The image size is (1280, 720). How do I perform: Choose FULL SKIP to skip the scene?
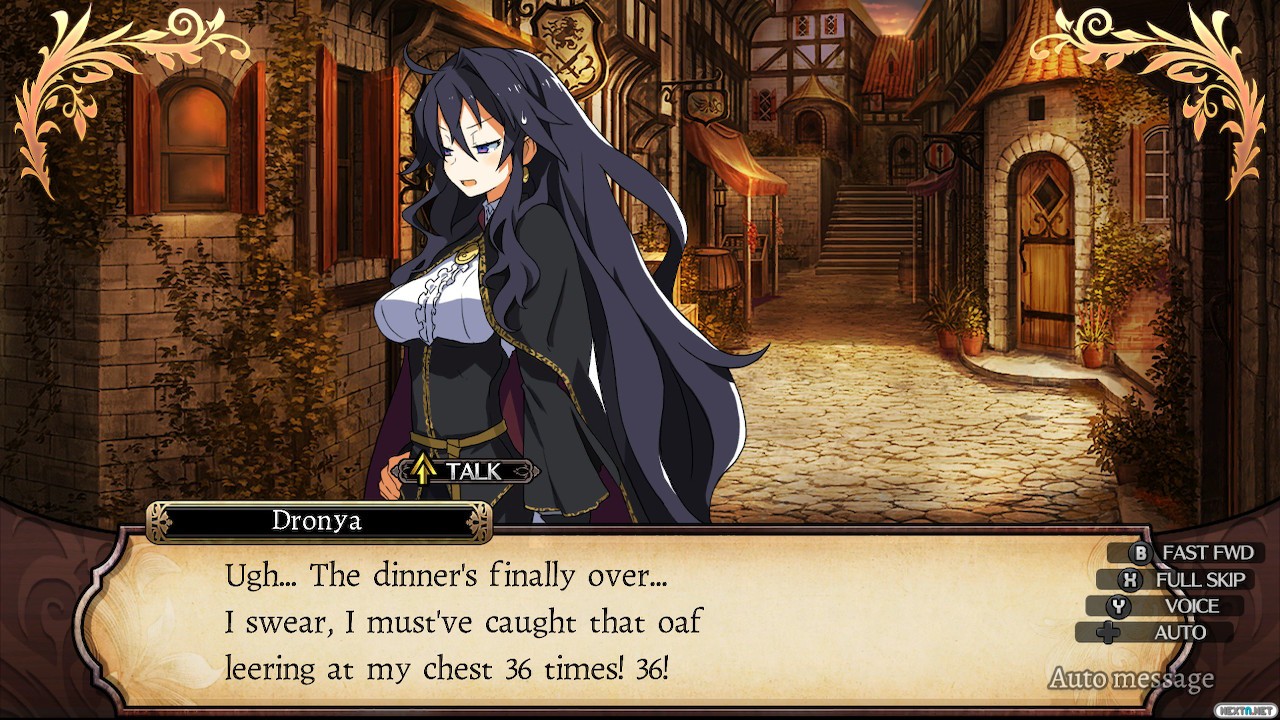tap(1187, 580)
